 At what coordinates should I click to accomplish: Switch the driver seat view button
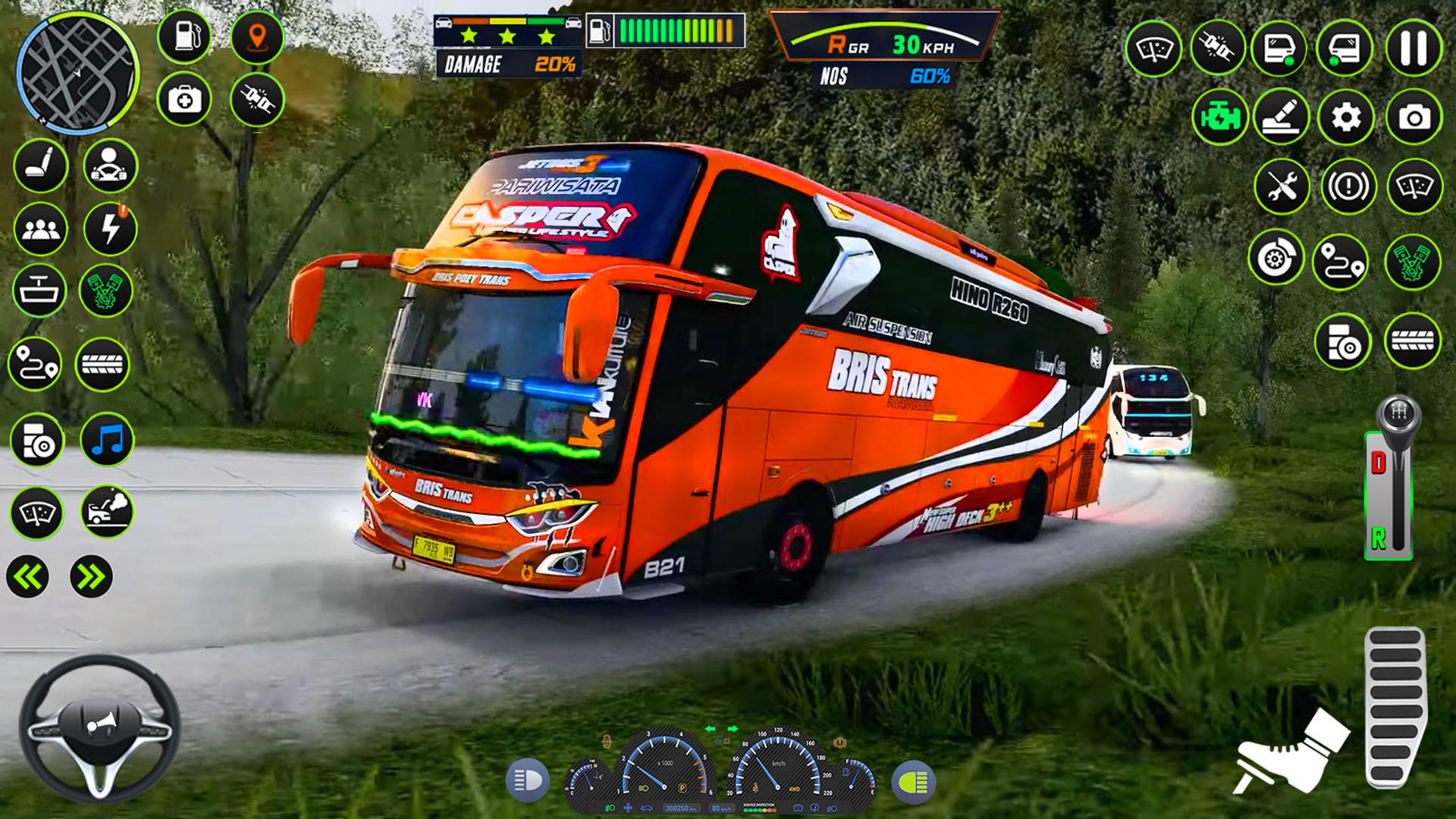click(x=41, y=165)
